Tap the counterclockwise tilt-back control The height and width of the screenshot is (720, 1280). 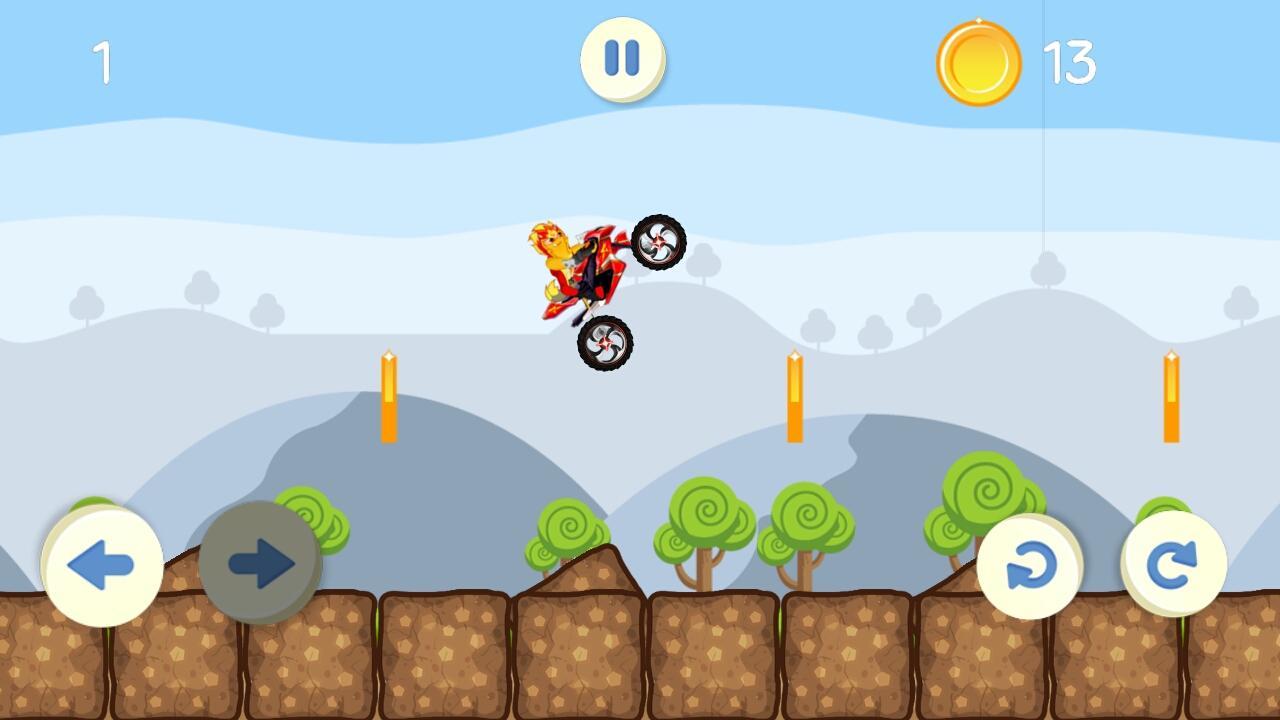[x=1032, y=565]
